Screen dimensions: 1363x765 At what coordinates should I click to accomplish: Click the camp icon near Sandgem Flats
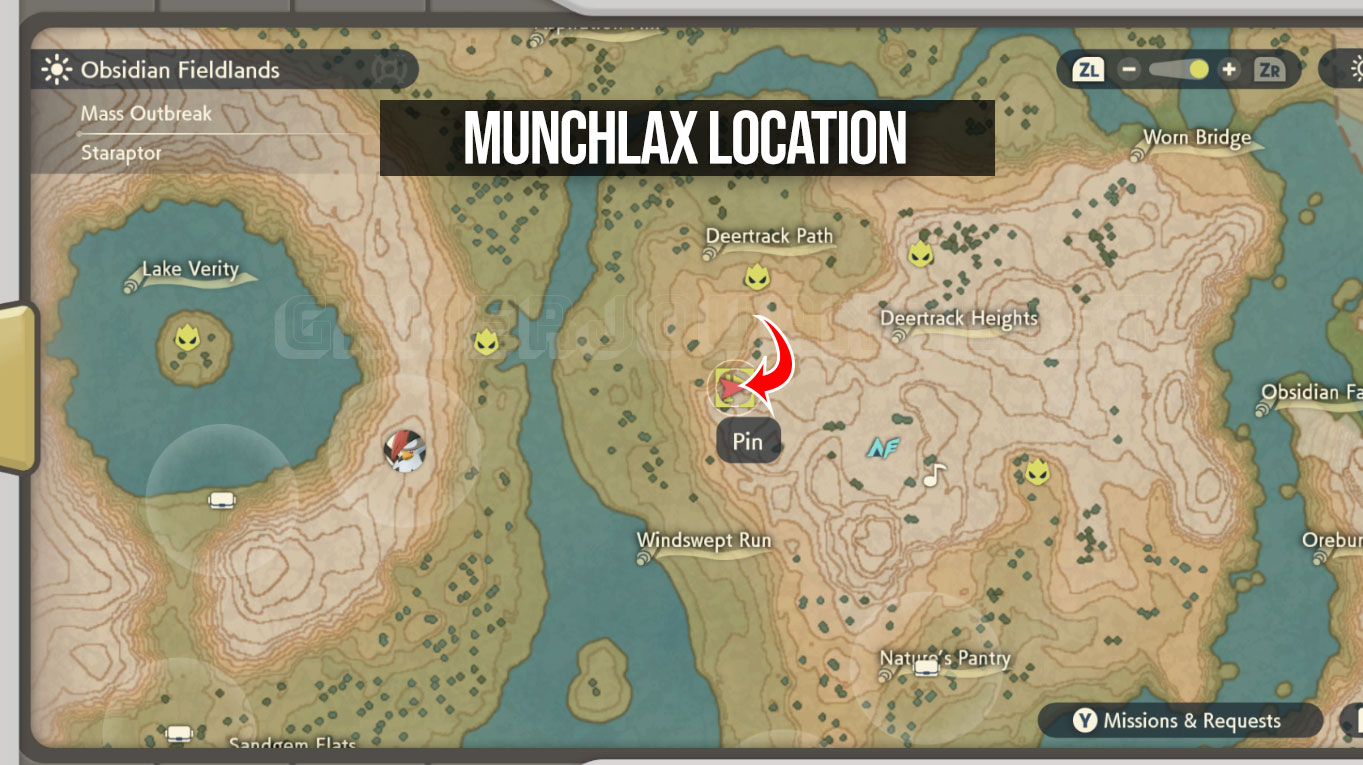[x=178, y=735]
